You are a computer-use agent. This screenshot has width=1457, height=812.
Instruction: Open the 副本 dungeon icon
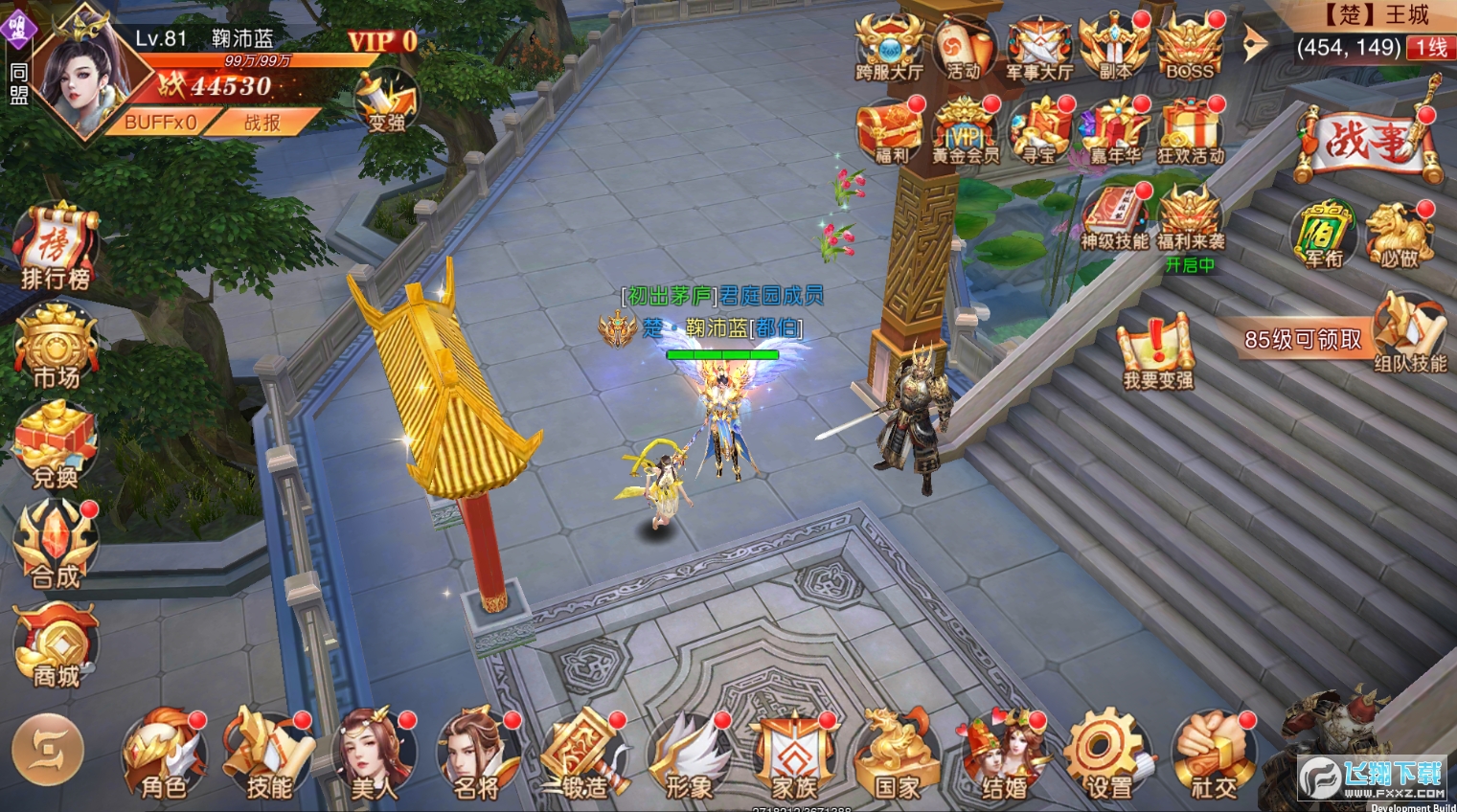[1114, 46]
